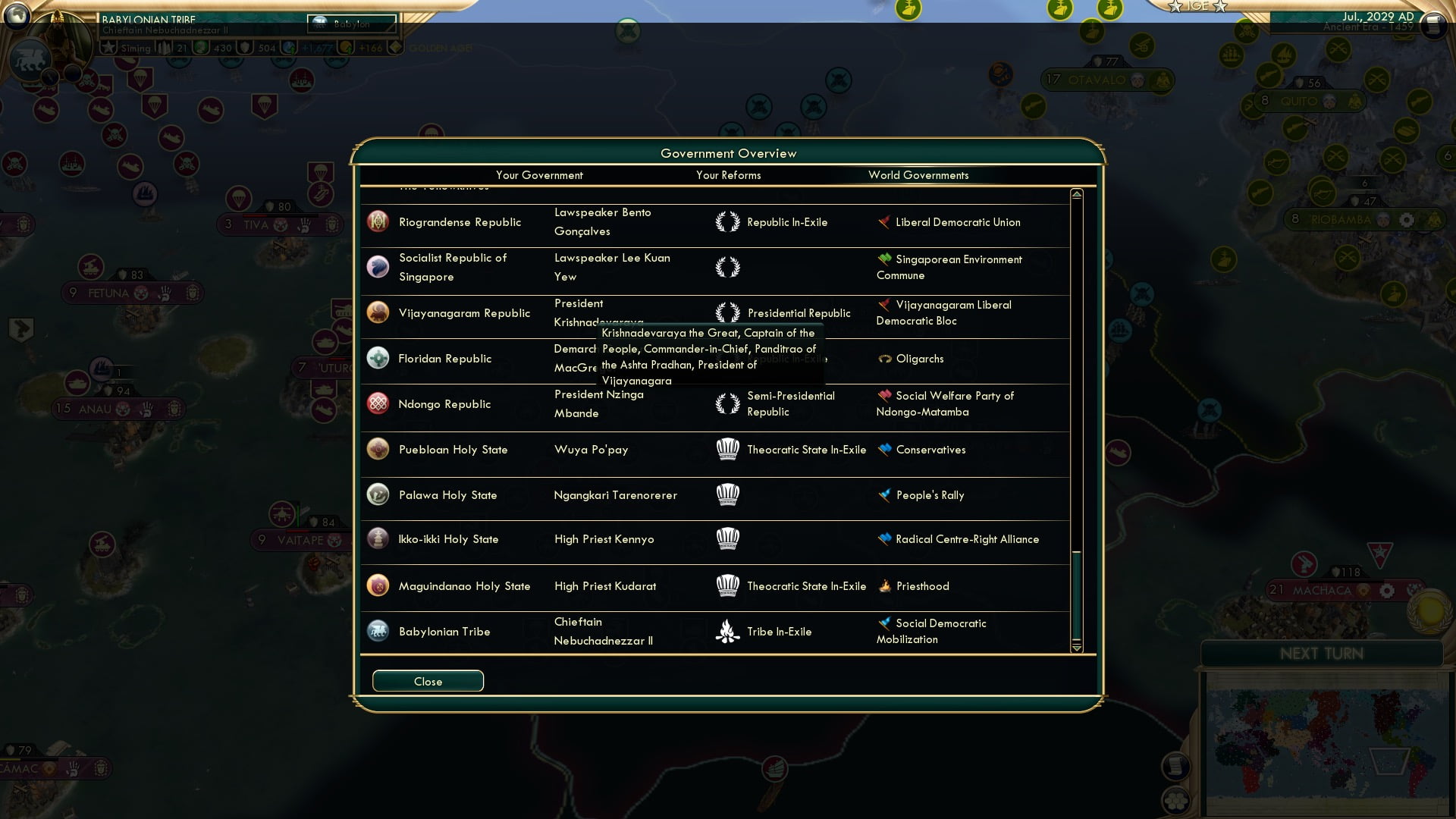Click the Golden Age icon in the top bar

tap(396, 48)
